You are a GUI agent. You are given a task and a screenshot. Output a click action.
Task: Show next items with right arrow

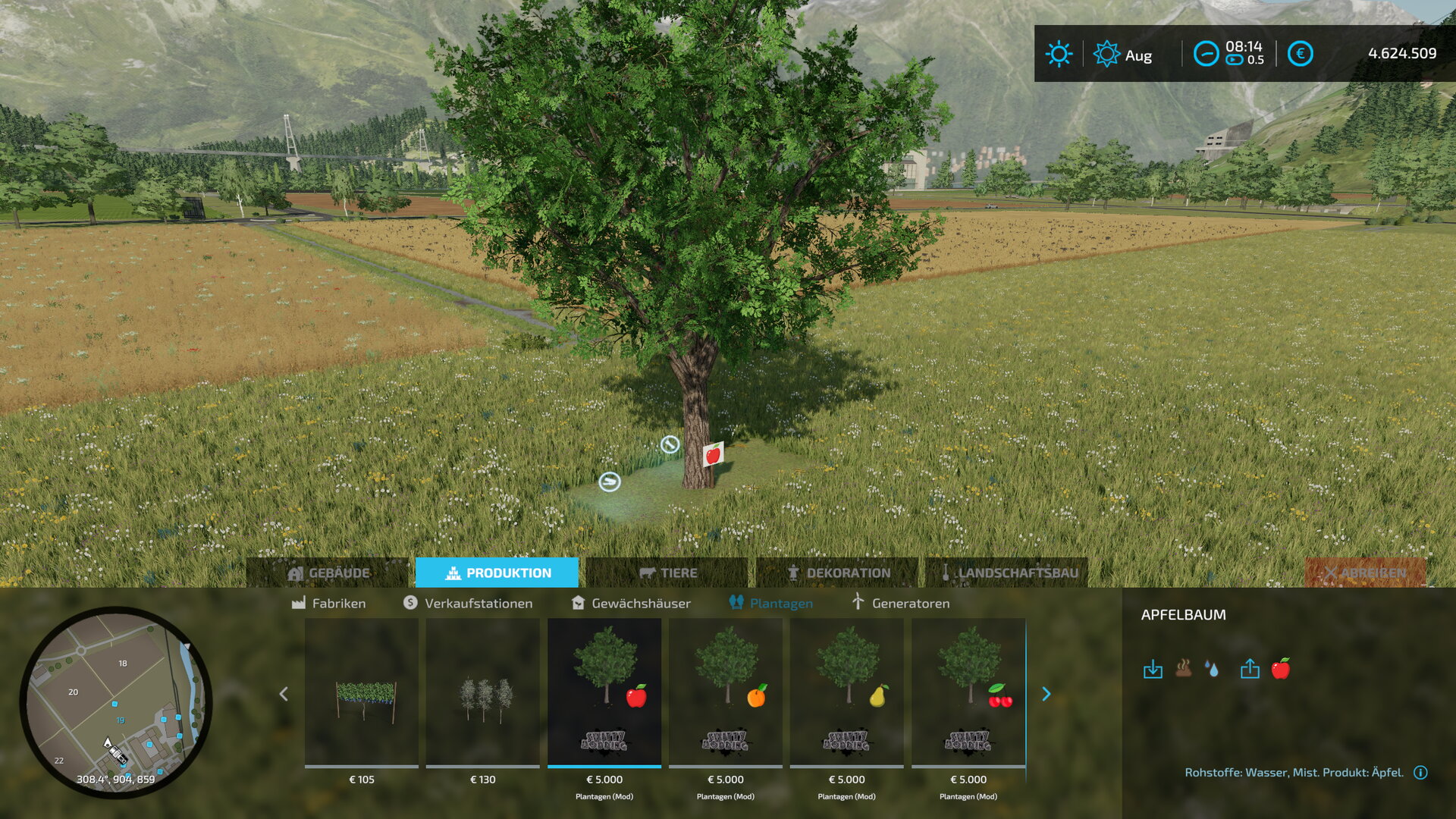point(1046,694)
